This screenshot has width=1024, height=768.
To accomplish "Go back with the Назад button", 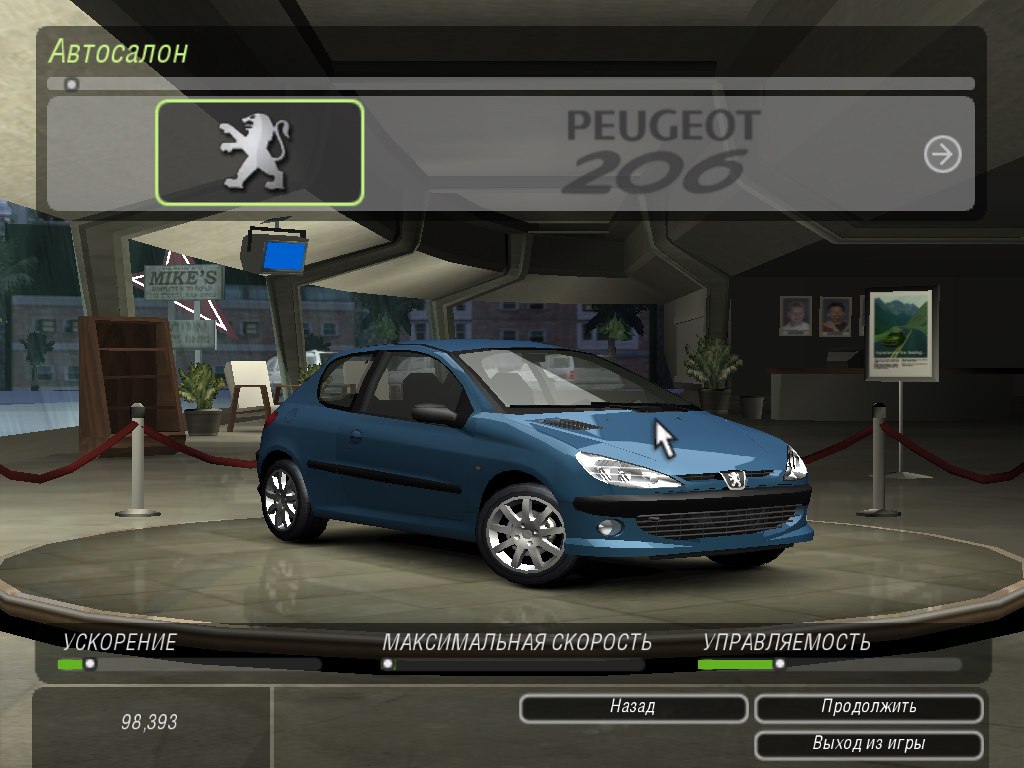I will (633, 708).
